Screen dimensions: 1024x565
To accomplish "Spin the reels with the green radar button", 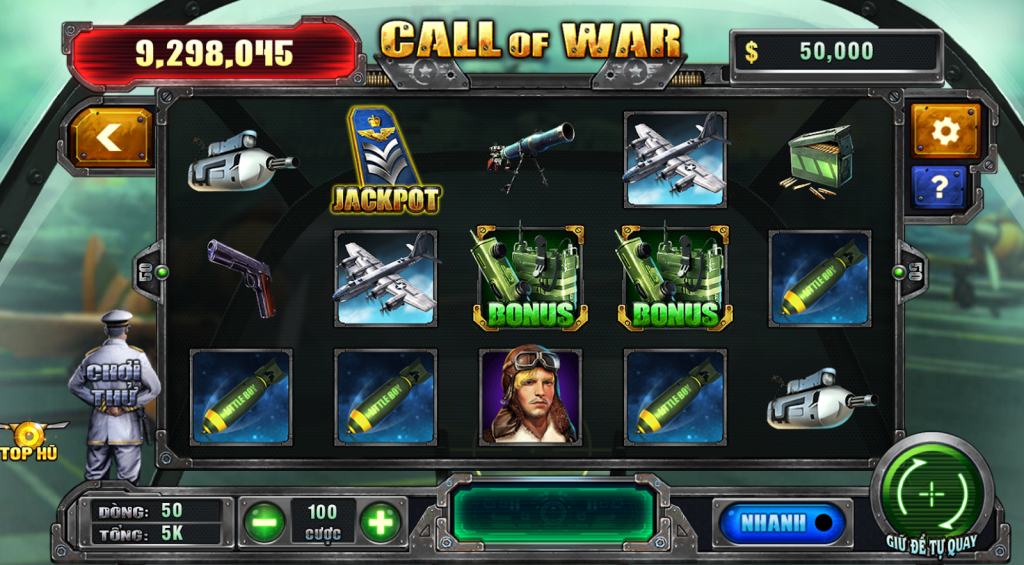I will point(930,494).
